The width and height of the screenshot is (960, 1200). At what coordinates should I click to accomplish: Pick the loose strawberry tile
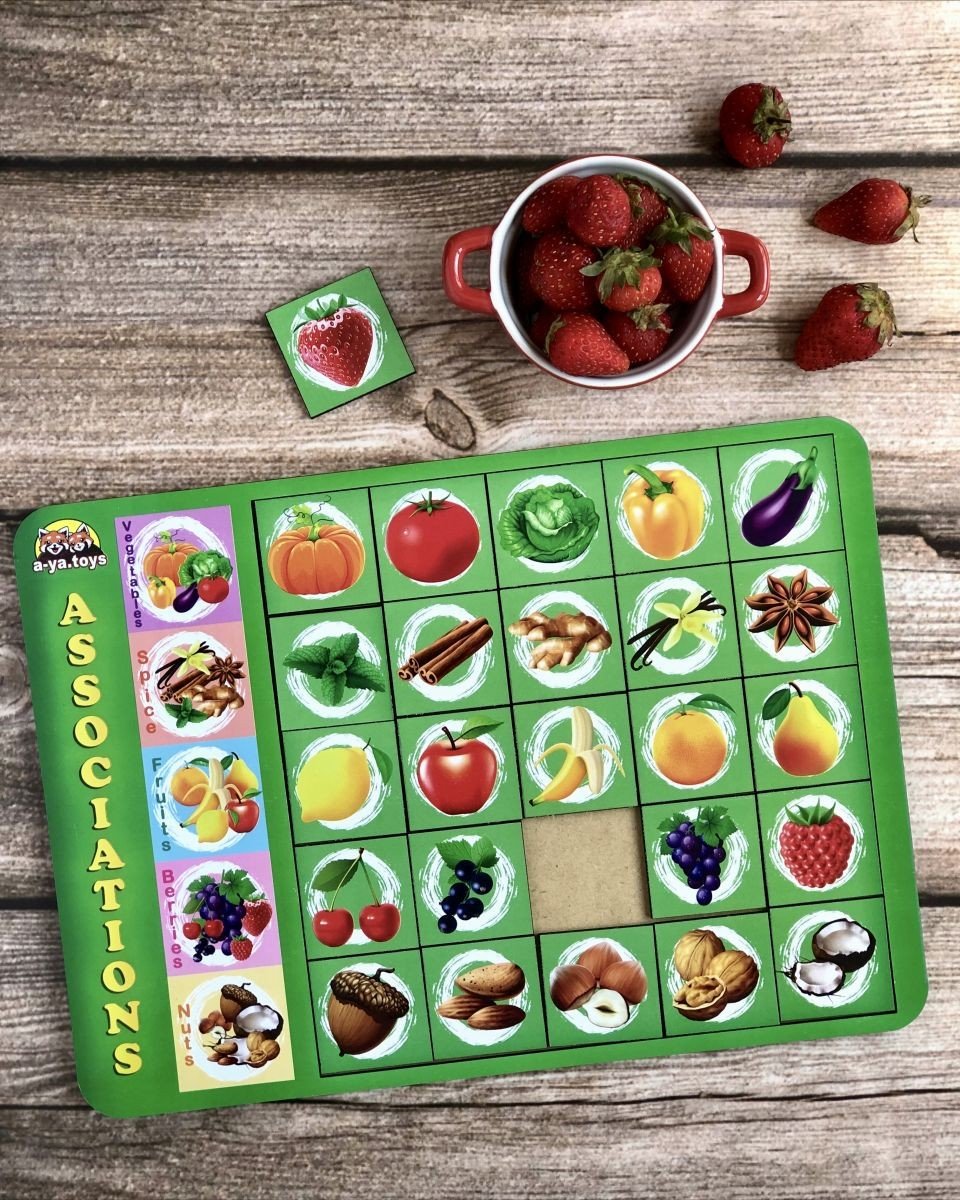339,341
